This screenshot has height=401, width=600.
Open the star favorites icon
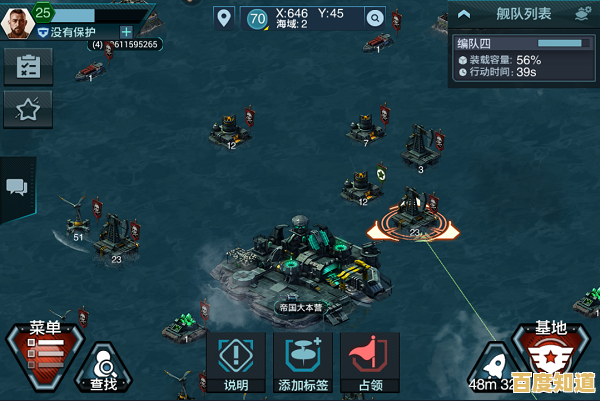28,110
